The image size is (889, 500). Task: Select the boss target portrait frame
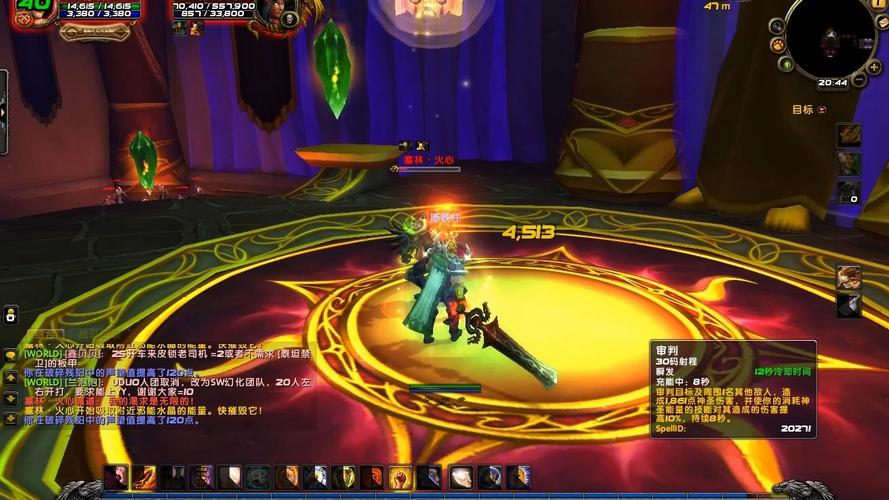point(287,17)
